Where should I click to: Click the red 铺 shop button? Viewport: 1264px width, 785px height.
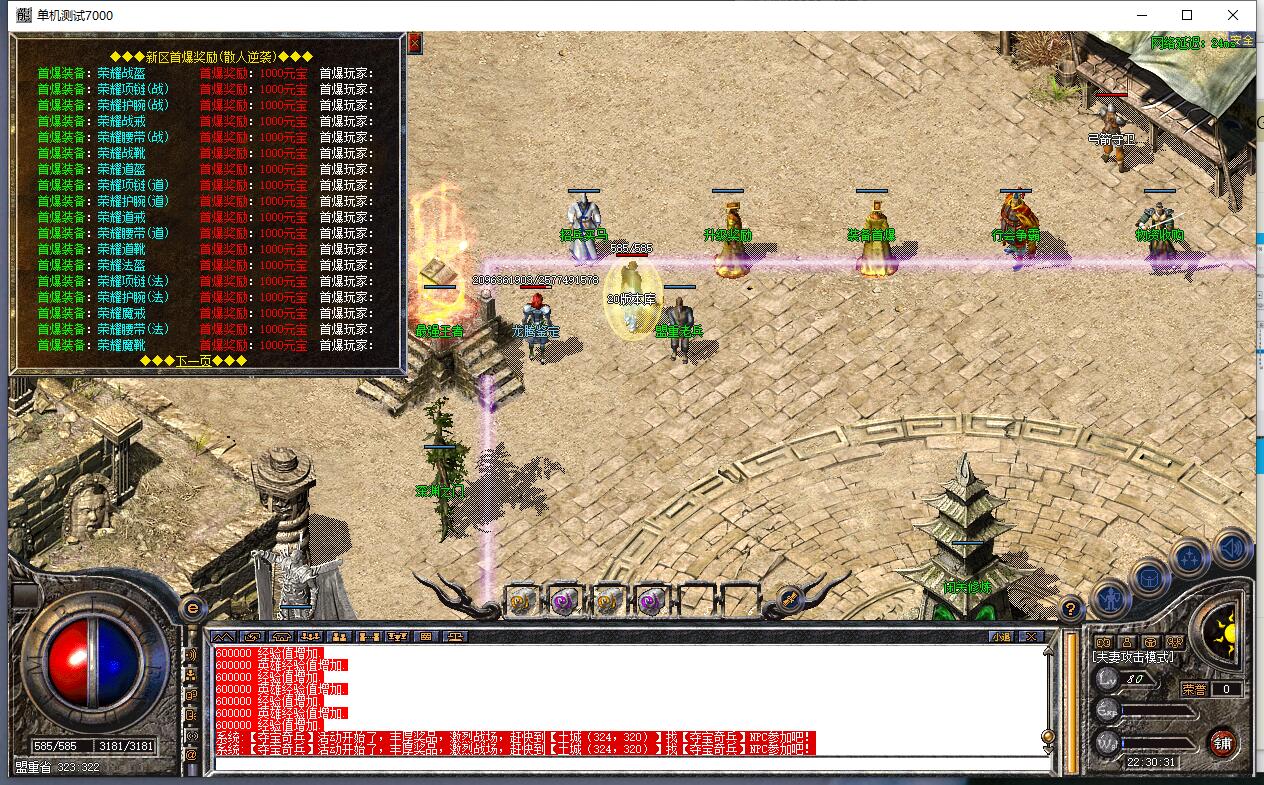point(1222,741)
